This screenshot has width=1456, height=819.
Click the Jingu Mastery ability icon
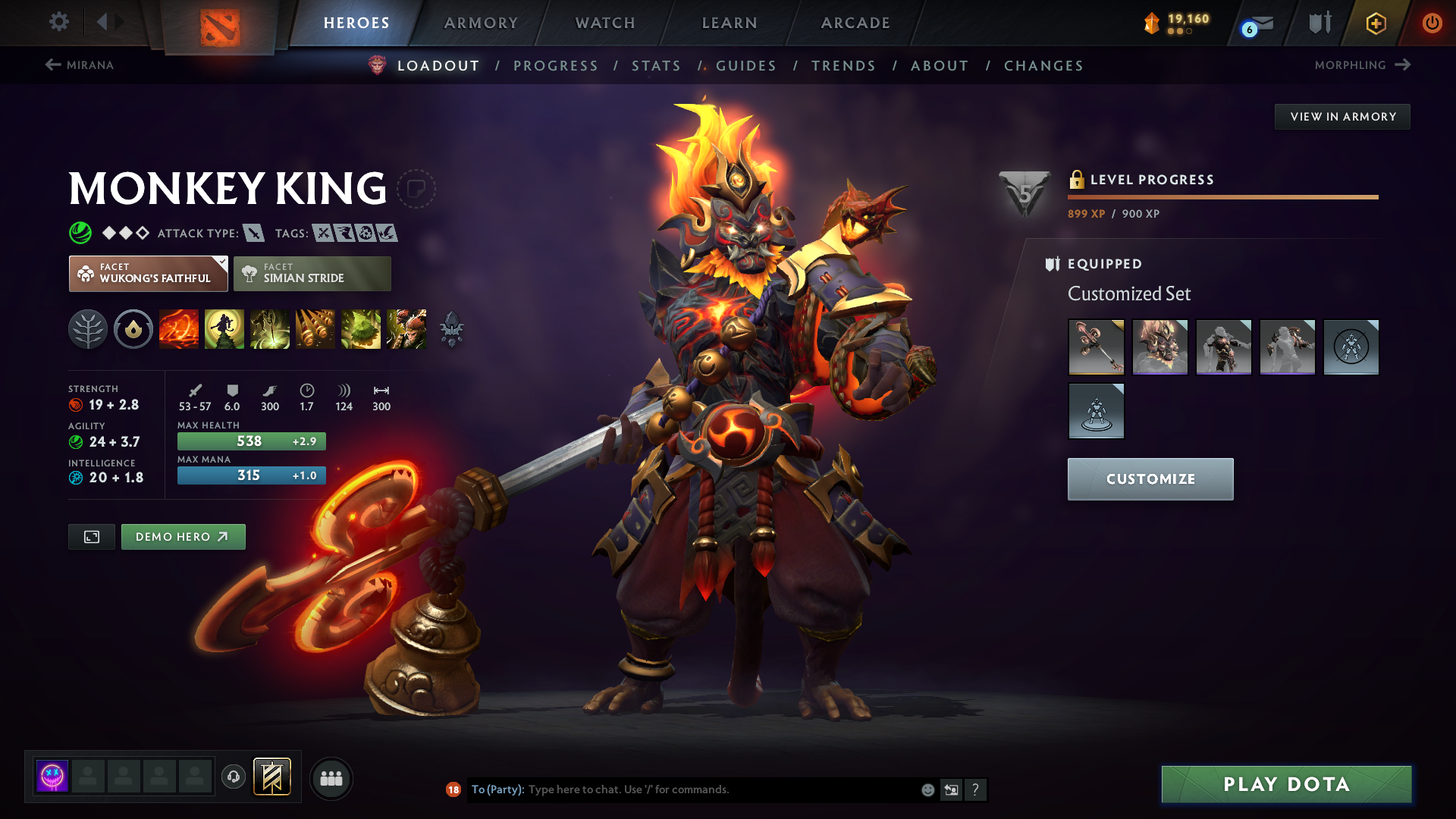pos(315,329)
